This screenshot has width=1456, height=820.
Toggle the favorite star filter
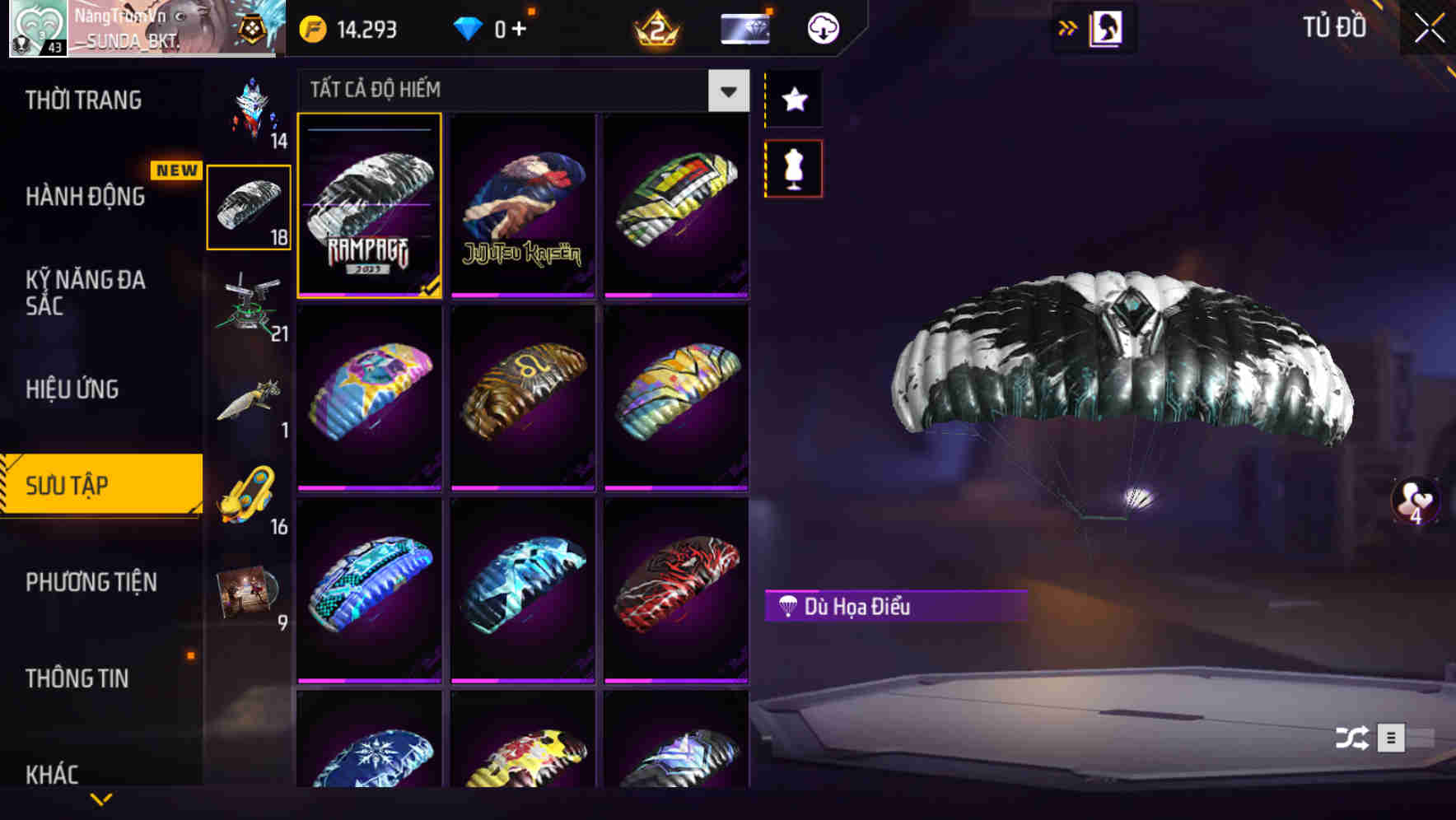click(x=793, y=100)
